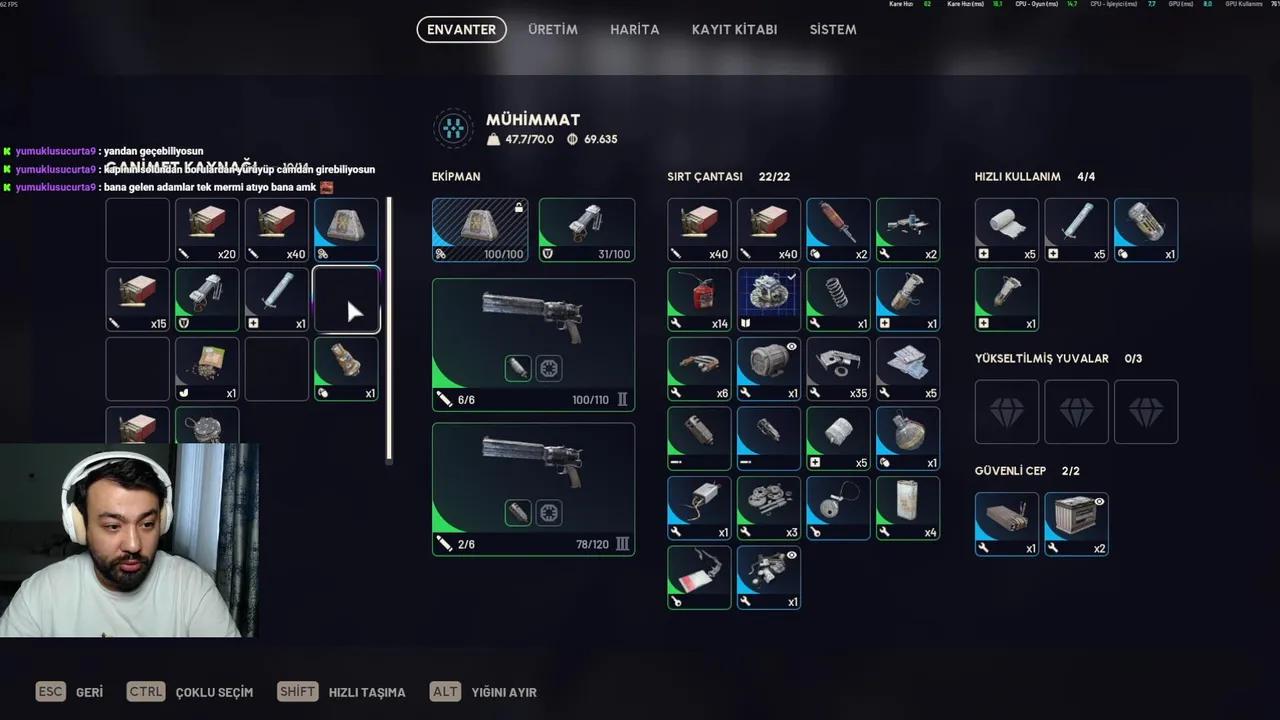Click the equipped shield slot showing 31/100
Screen dimensions: 1280x720
[x=587, y=230]
